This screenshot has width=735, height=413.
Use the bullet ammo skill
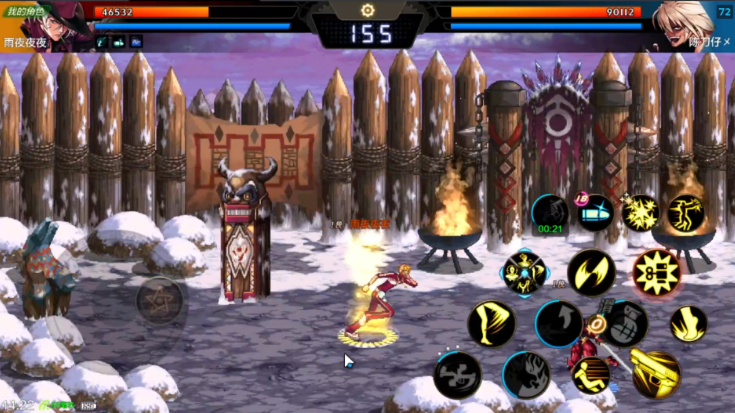(x=595, y=212)
